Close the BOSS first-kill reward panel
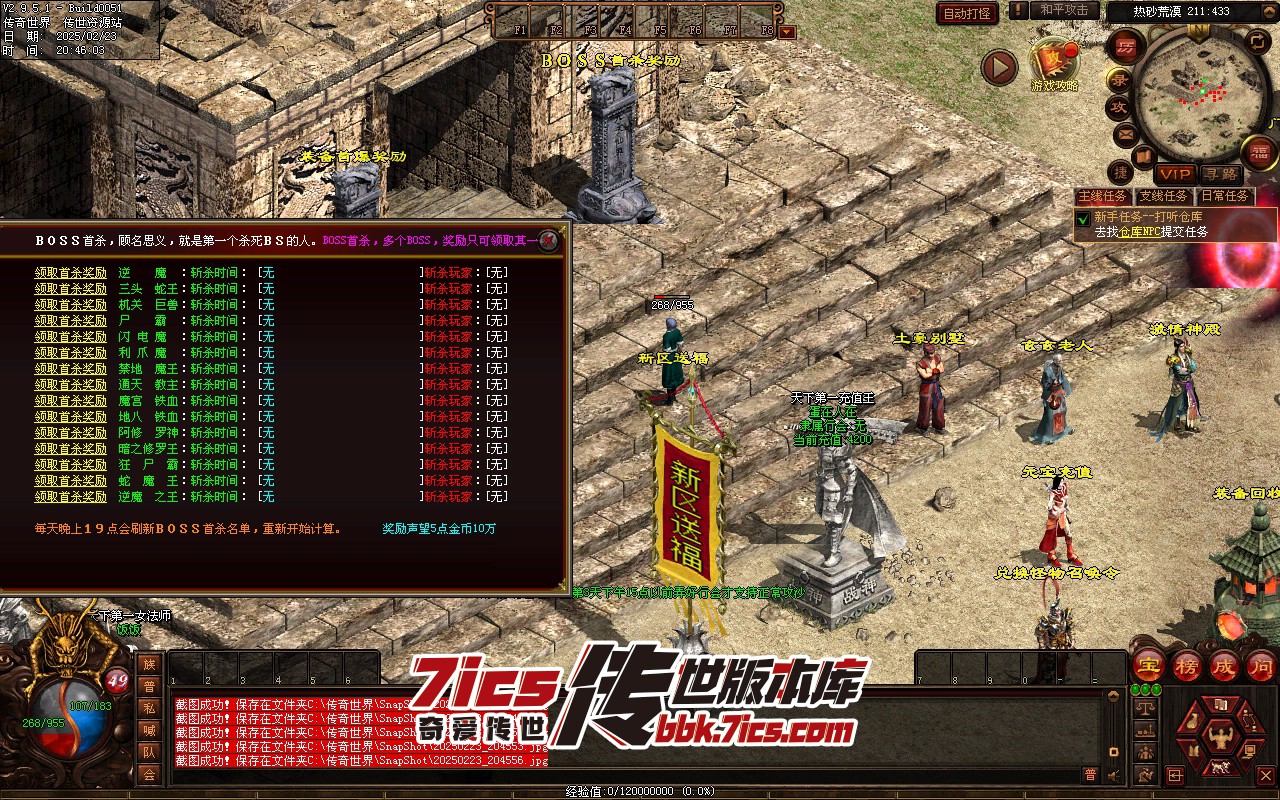This screenshot has width=1280, height=800. pyautogui.click(x=548, y=240)
